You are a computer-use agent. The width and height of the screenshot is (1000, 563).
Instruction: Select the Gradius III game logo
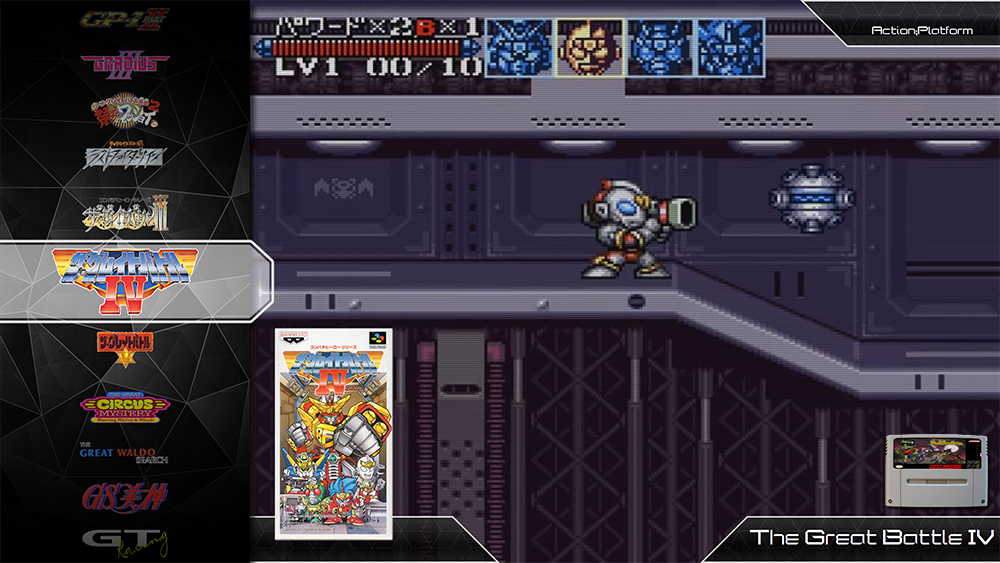tap(125, 62)
